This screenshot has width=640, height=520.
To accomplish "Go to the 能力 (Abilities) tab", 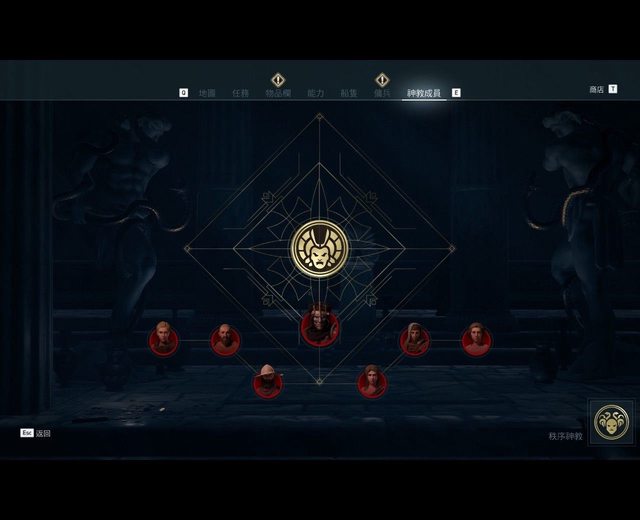I will click(315, 92).
